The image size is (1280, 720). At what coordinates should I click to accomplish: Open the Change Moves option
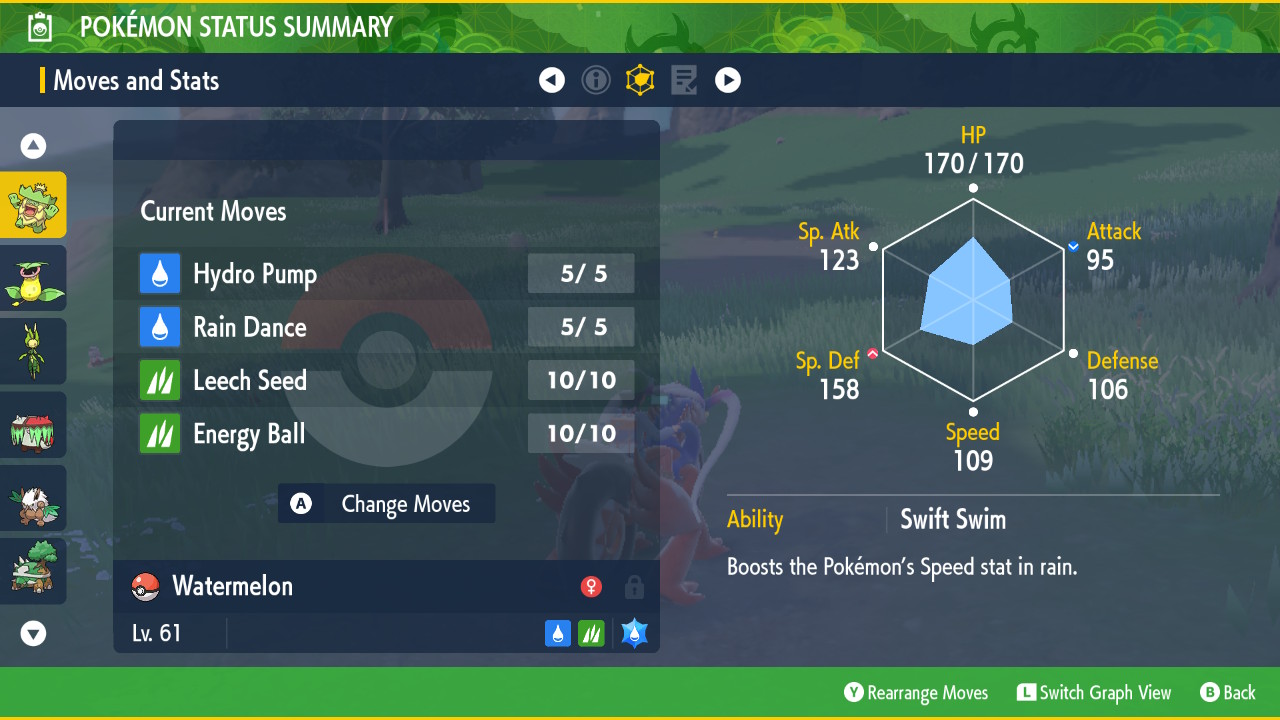coord(387,504)
